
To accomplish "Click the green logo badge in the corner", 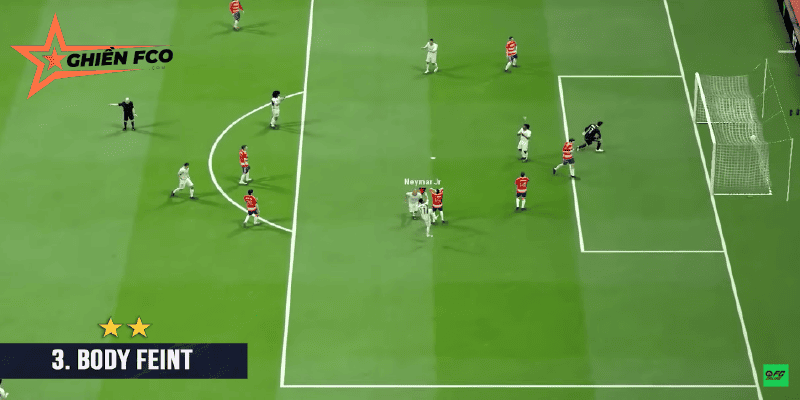I will click(x=775, y=375).
